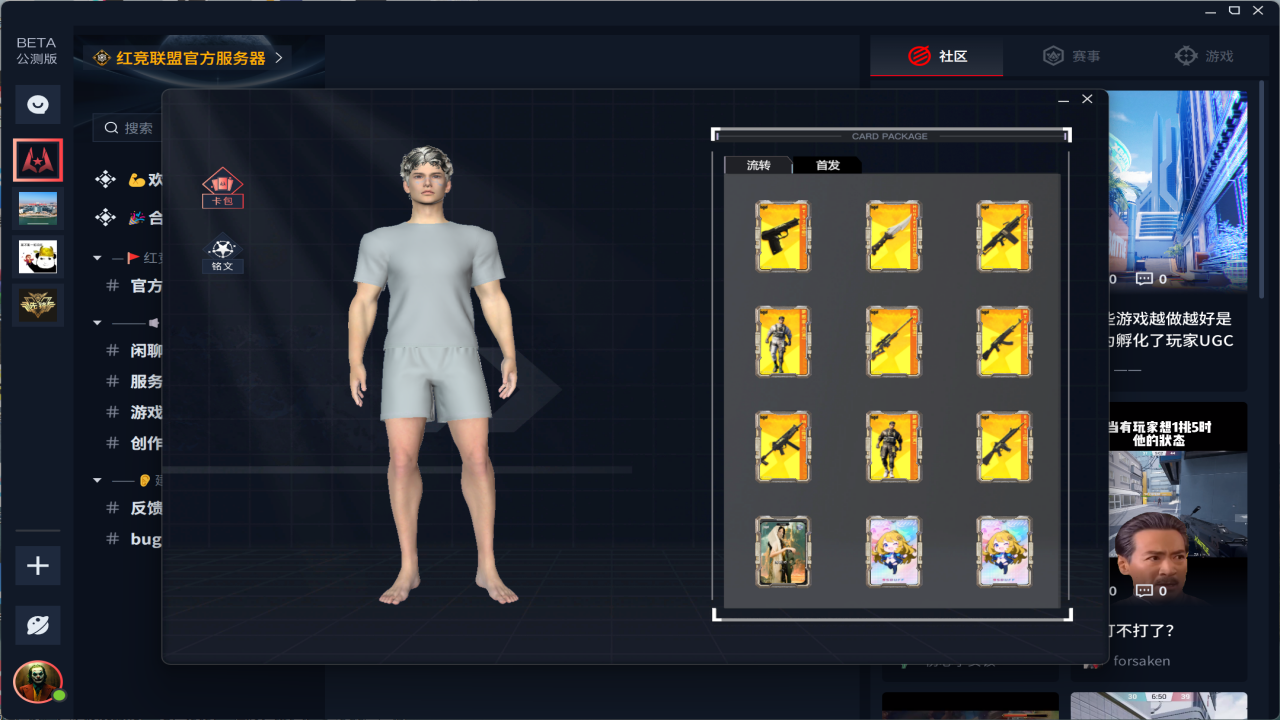Select the woman photo card
This screenshot has width=1280, height=720.
click(783, 551)
